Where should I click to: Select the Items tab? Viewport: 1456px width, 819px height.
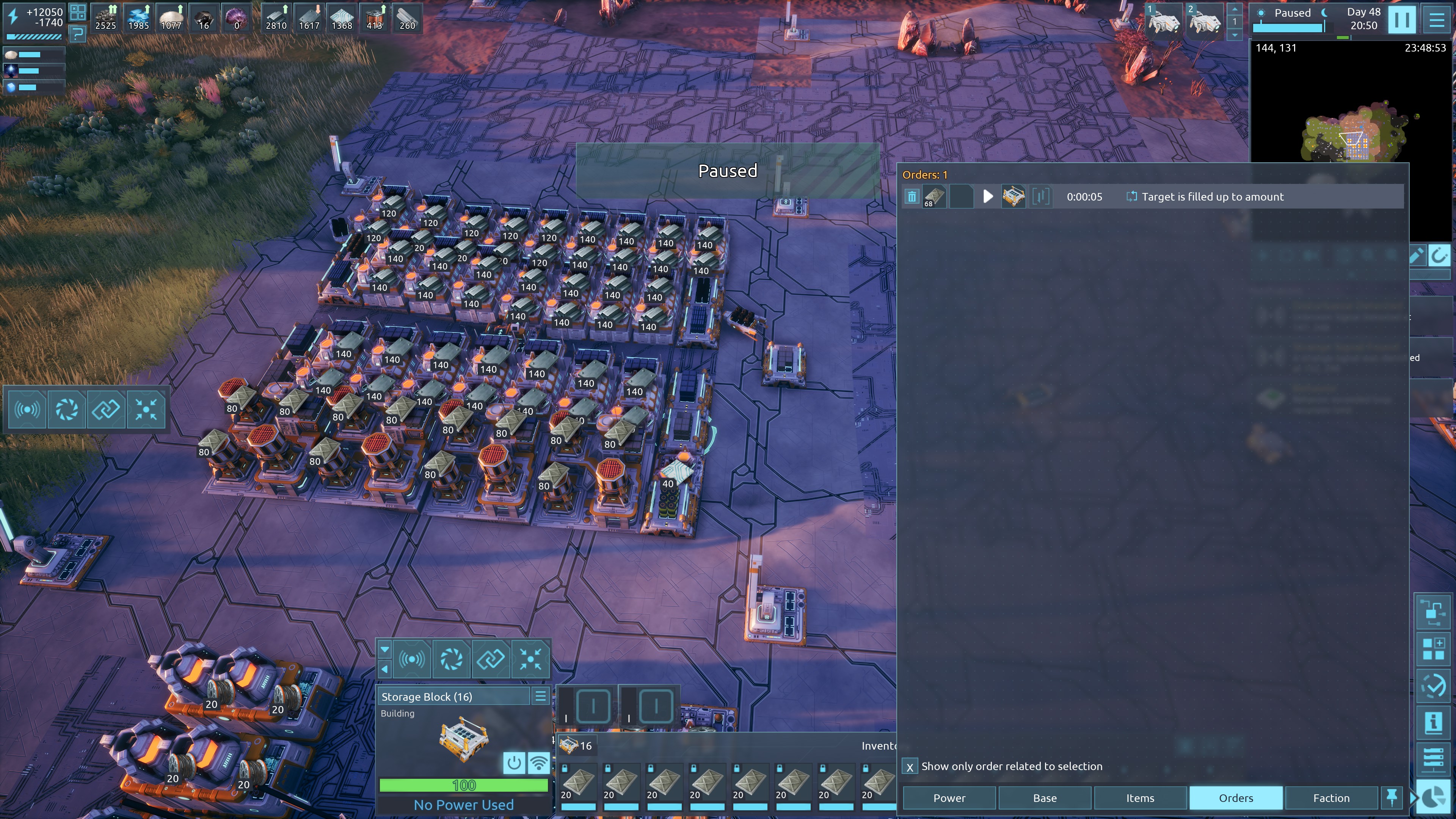[x=1140, y=797]
